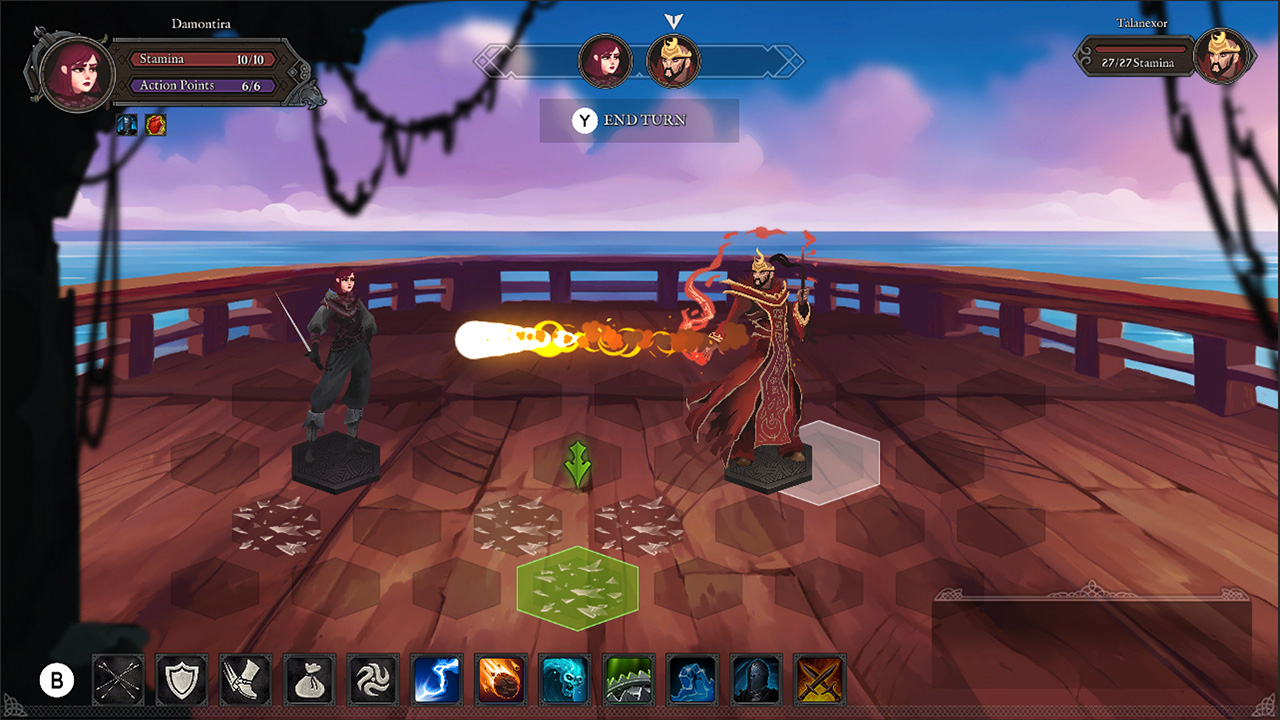
Task: Inspect the glowing heart status effect
Action: [x=155, y=125]
